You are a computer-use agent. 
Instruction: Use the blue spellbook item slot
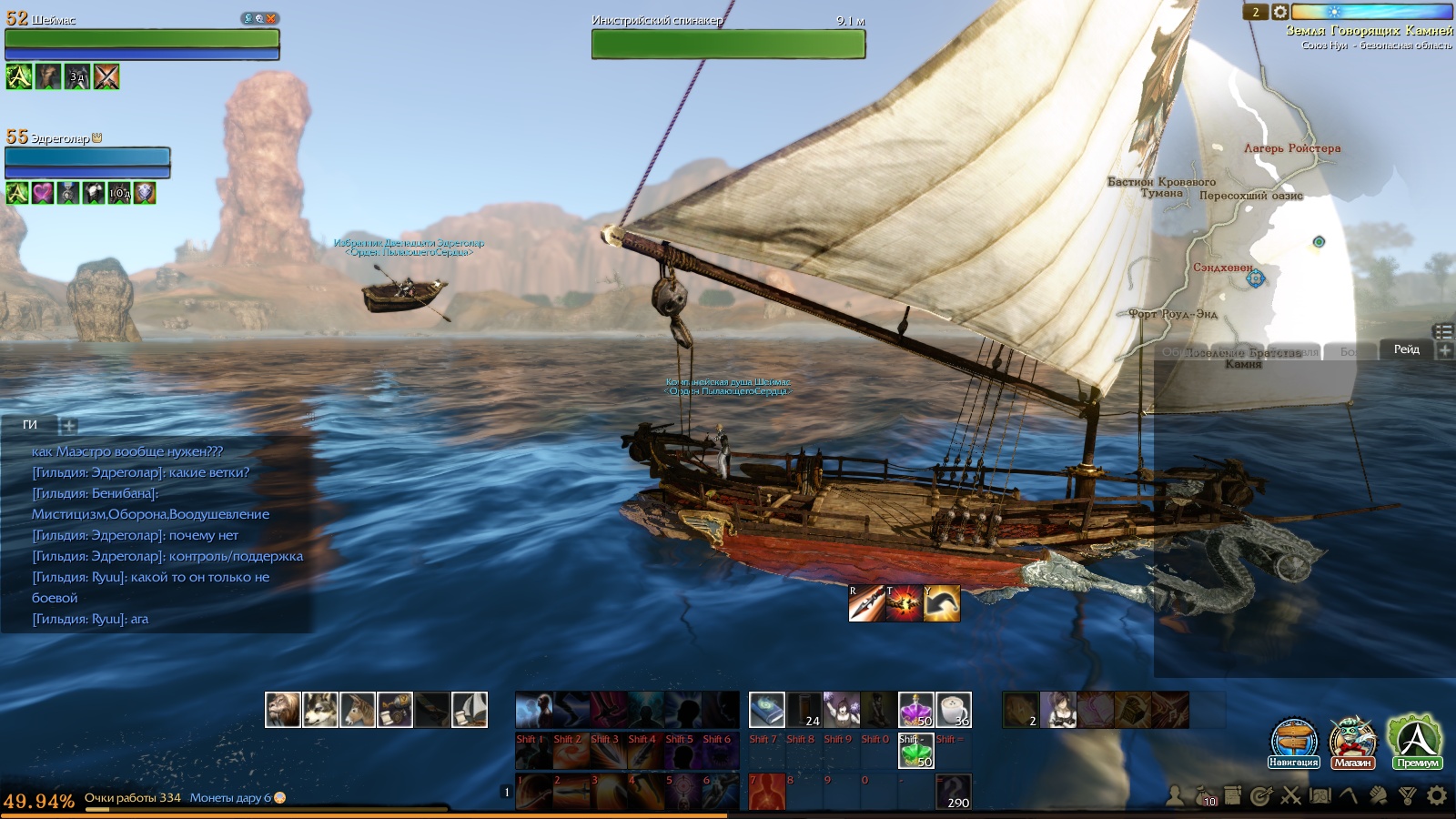pos(766,710)
